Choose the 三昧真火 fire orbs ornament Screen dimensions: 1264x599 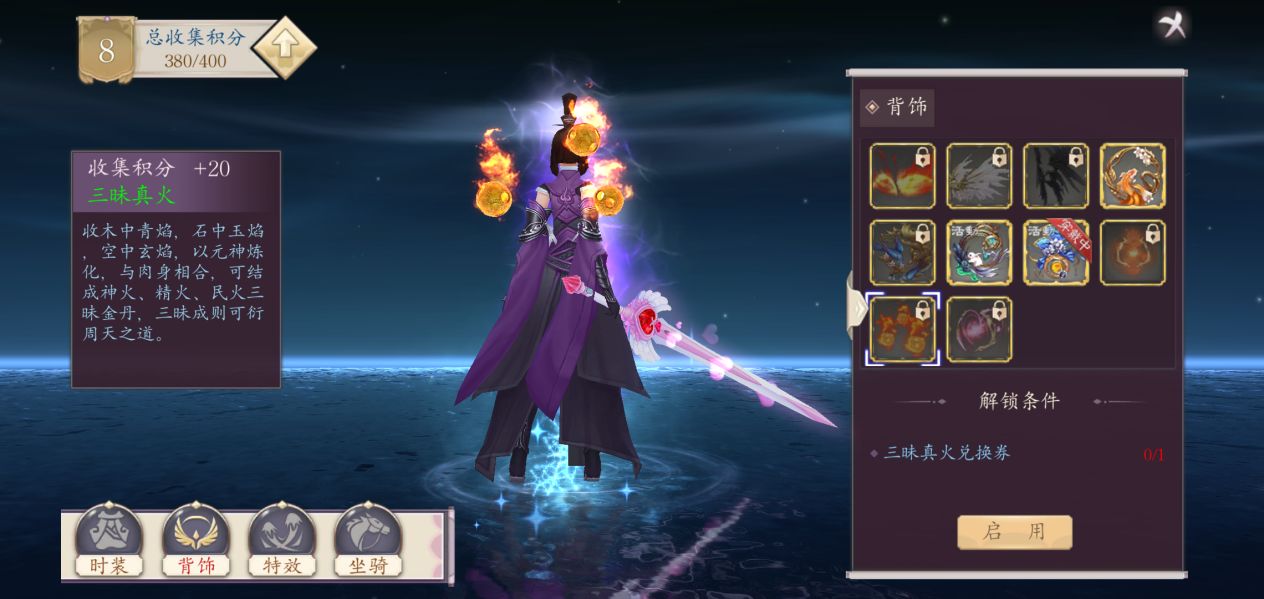[902, 329]
